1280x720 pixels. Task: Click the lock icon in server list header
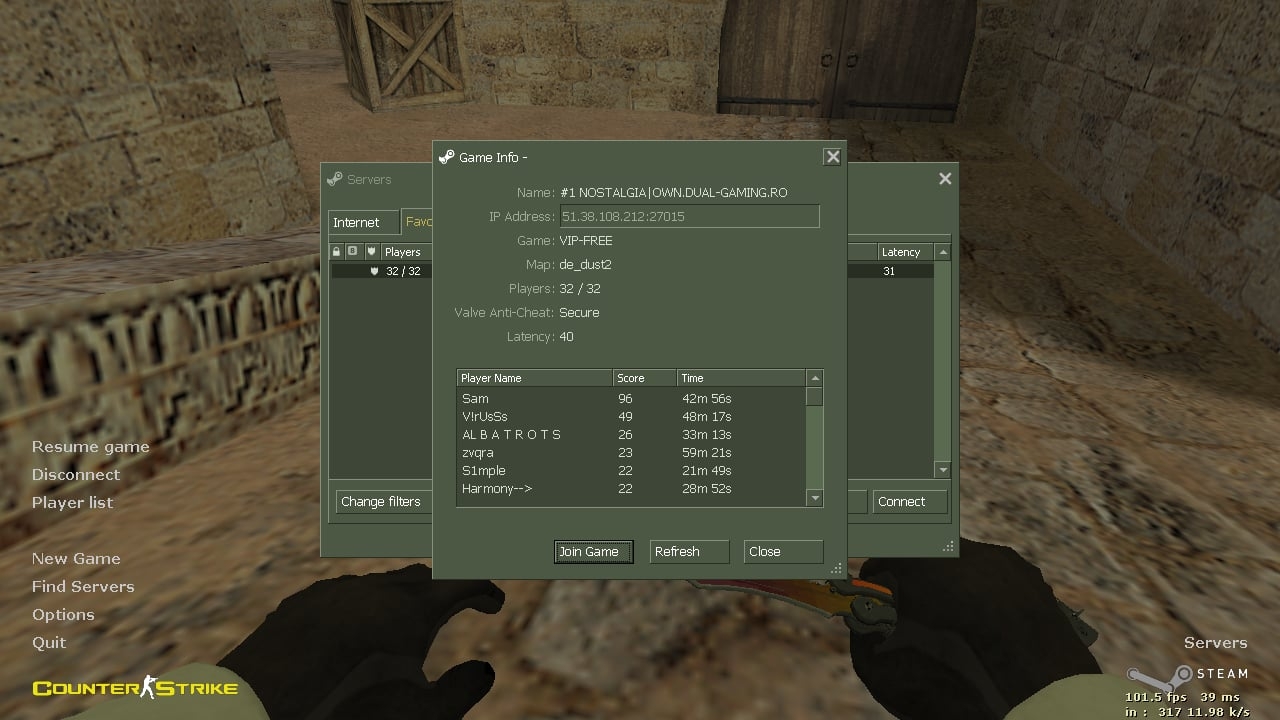coord(337,251)
